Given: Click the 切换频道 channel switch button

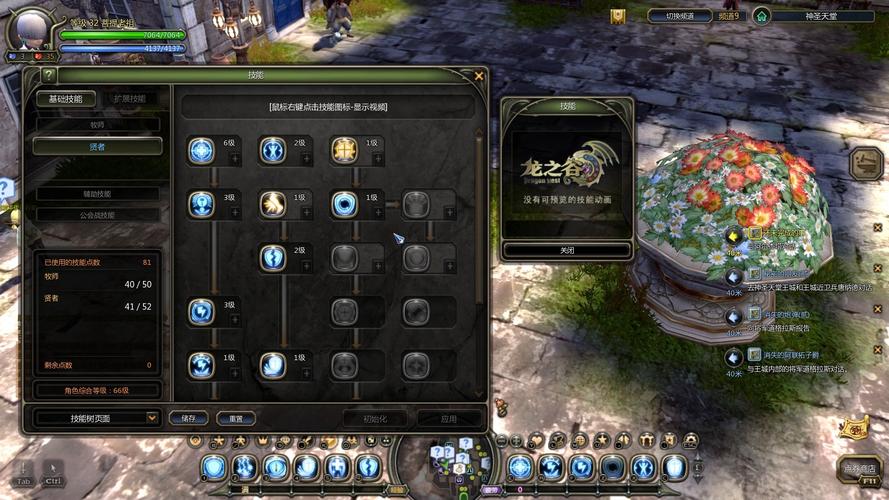Looking at the screenshot, I should [679, 16].
